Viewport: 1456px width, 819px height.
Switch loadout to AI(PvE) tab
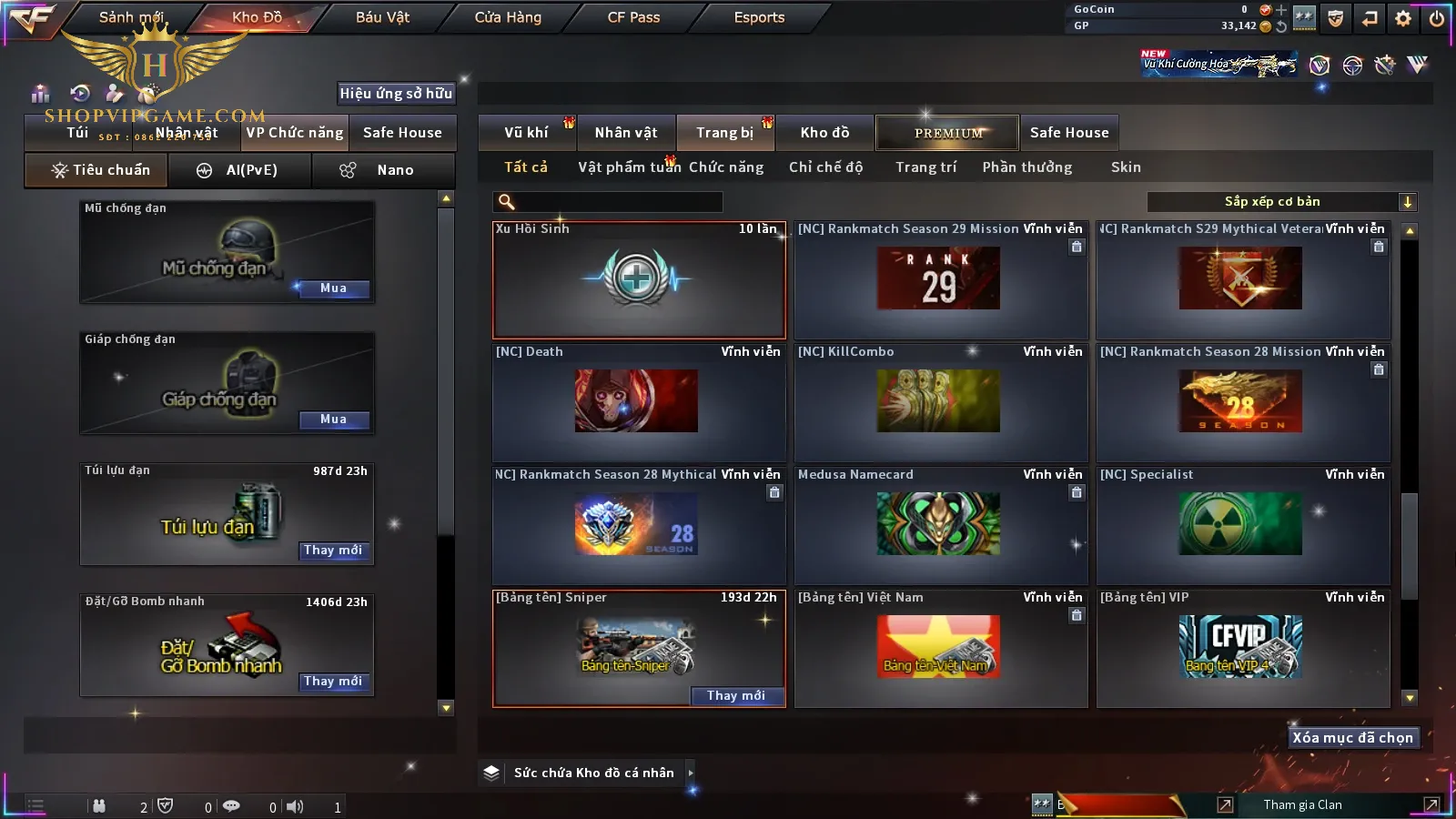tap(240, 170)
